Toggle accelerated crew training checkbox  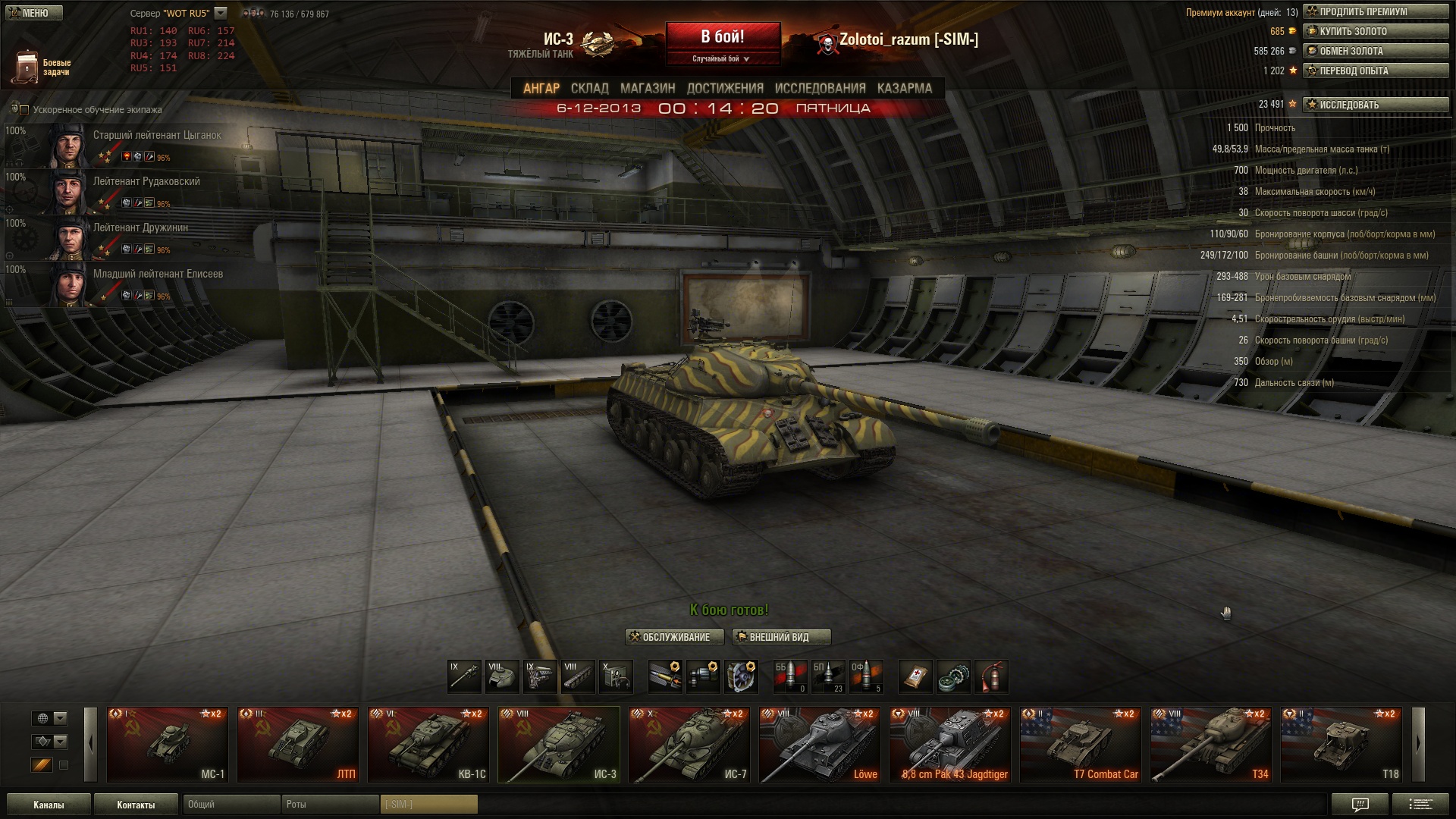24,110
